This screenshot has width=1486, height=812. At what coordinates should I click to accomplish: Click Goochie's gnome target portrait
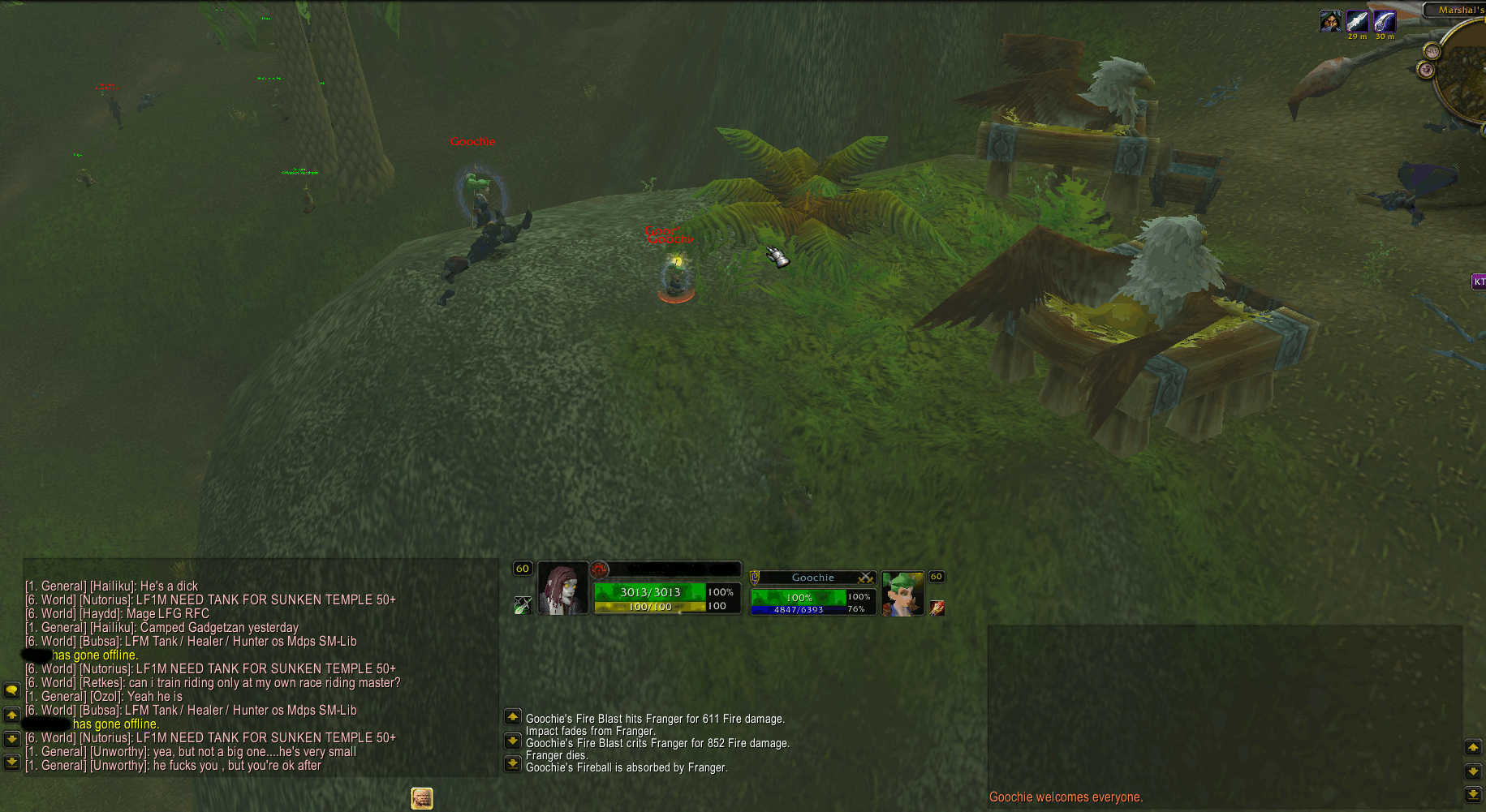coord(902,593)
